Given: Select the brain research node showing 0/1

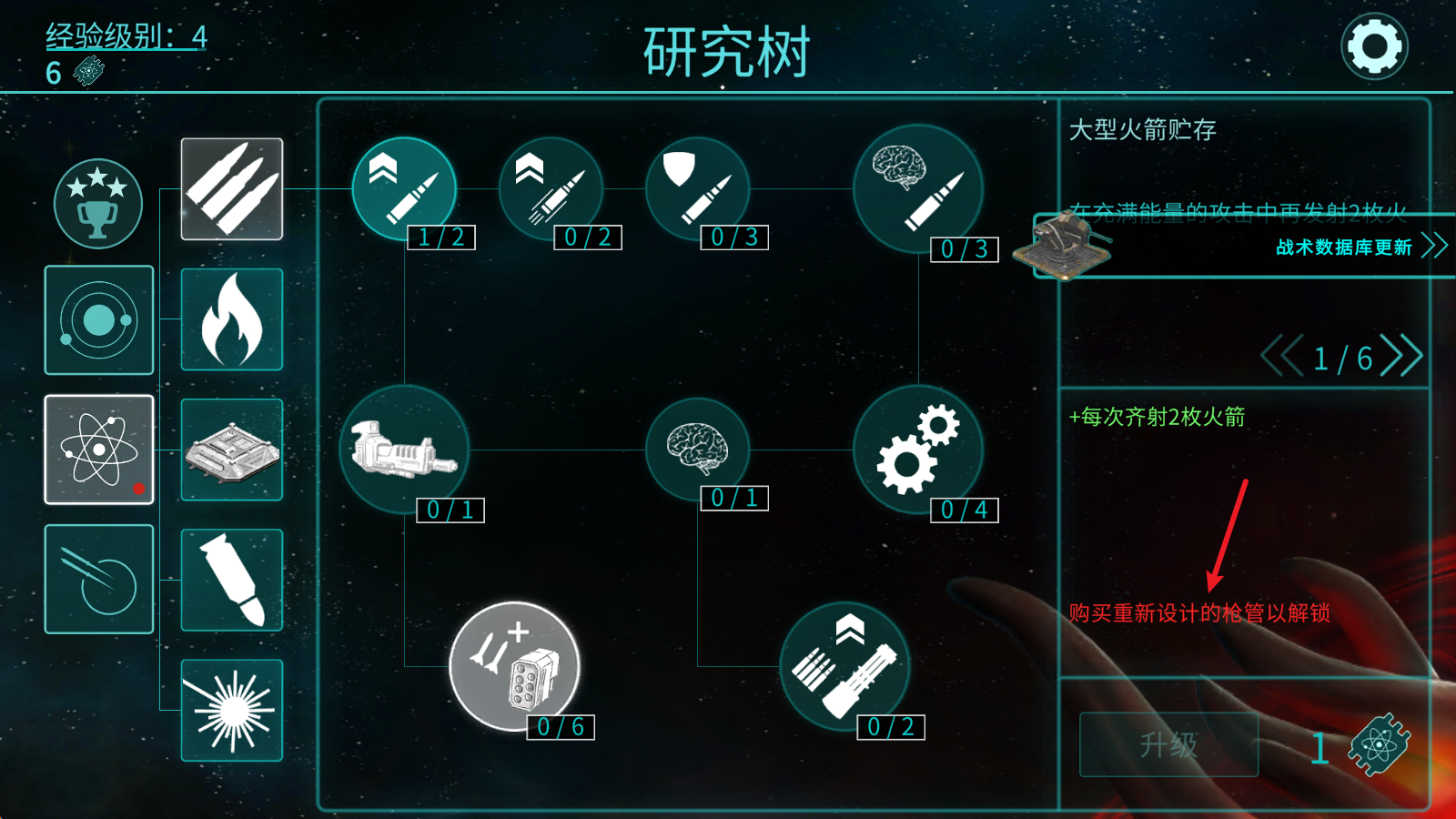Looking at the screenshot, I should point(696,450).
